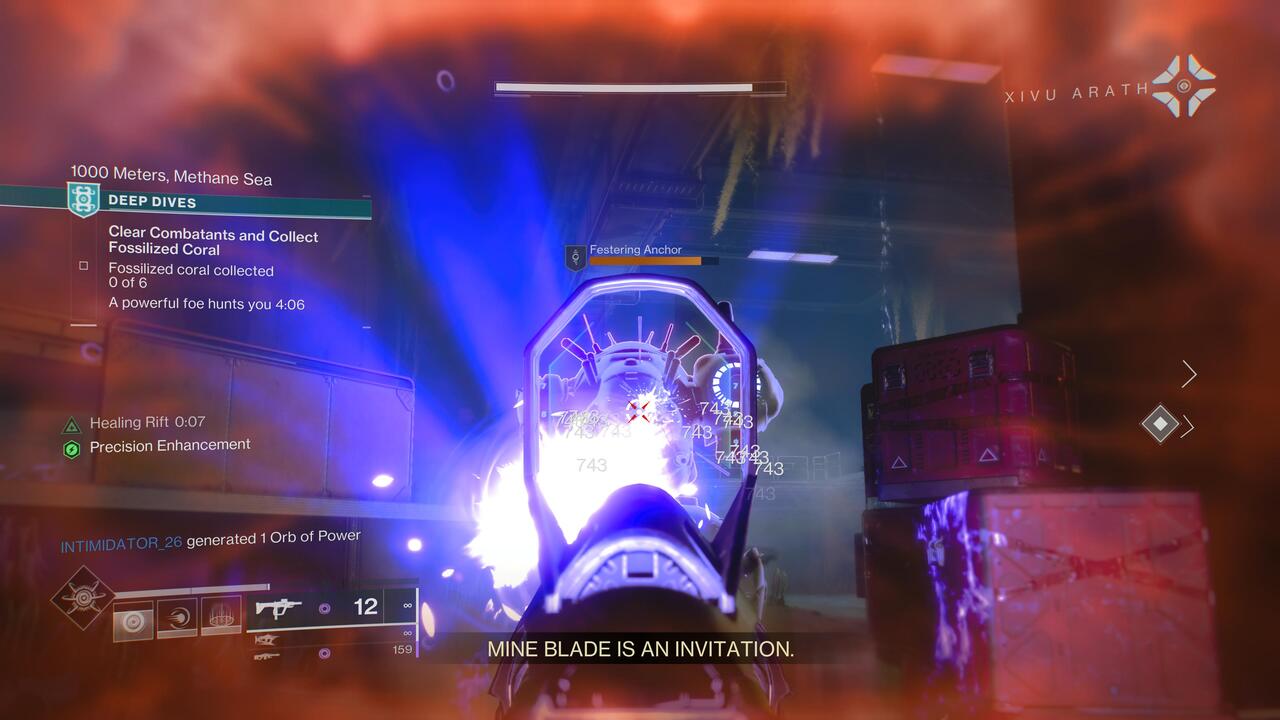
Task: Expand the right-side chevron arrow
Action: point(1188,374)
